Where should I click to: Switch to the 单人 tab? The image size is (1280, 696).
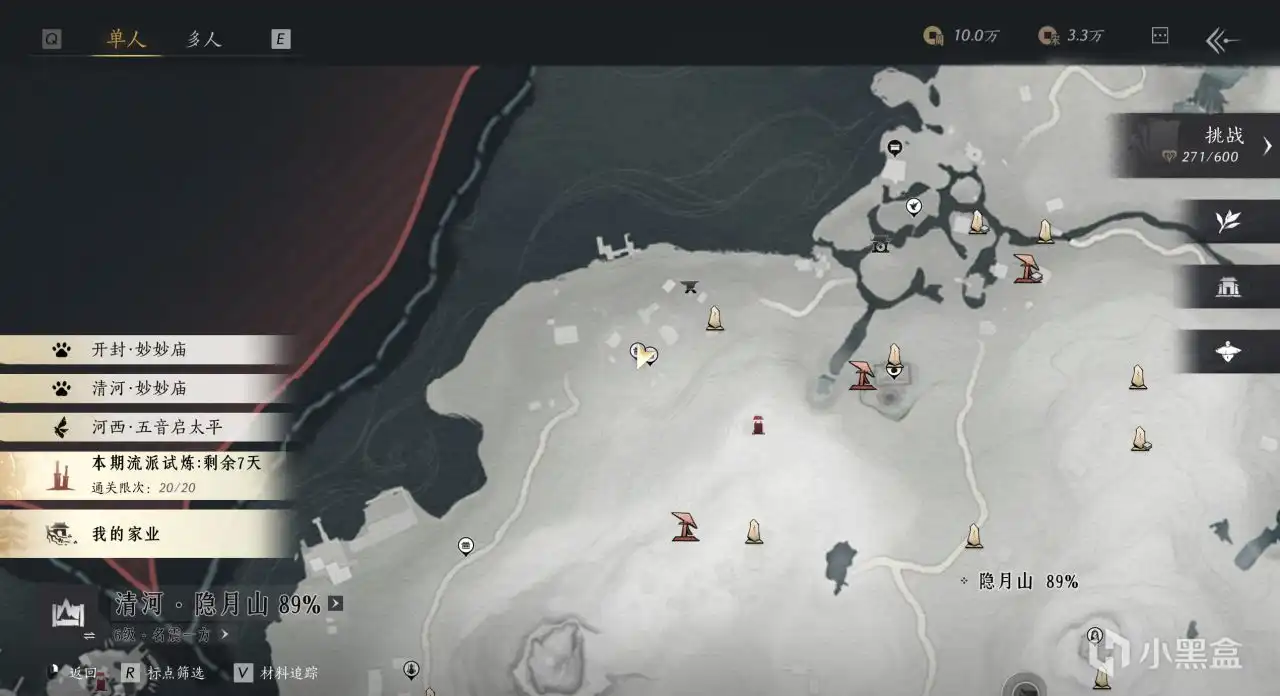(127, 39)
